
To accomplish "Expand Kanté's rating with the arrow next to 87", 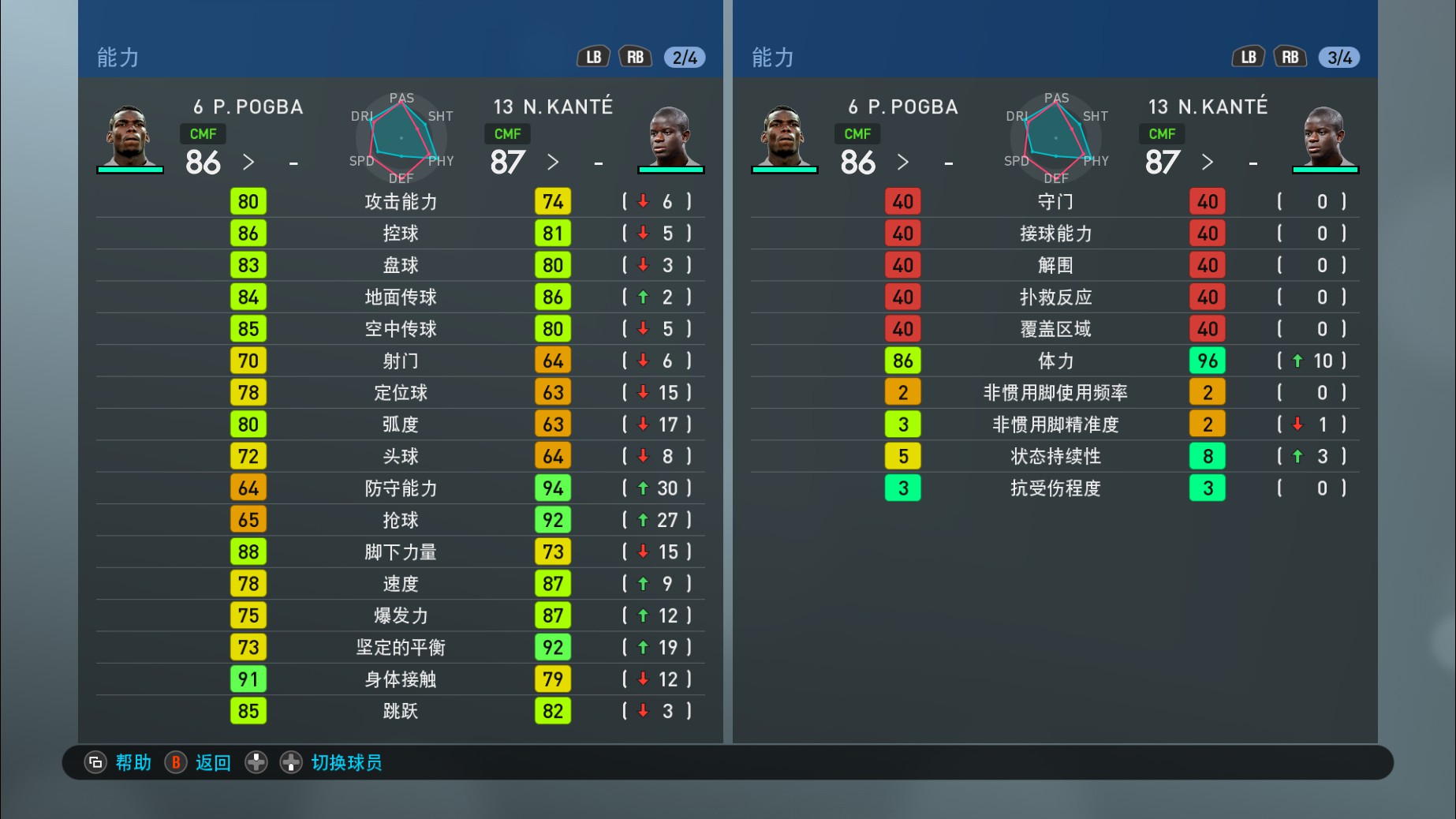I will 553,162.
